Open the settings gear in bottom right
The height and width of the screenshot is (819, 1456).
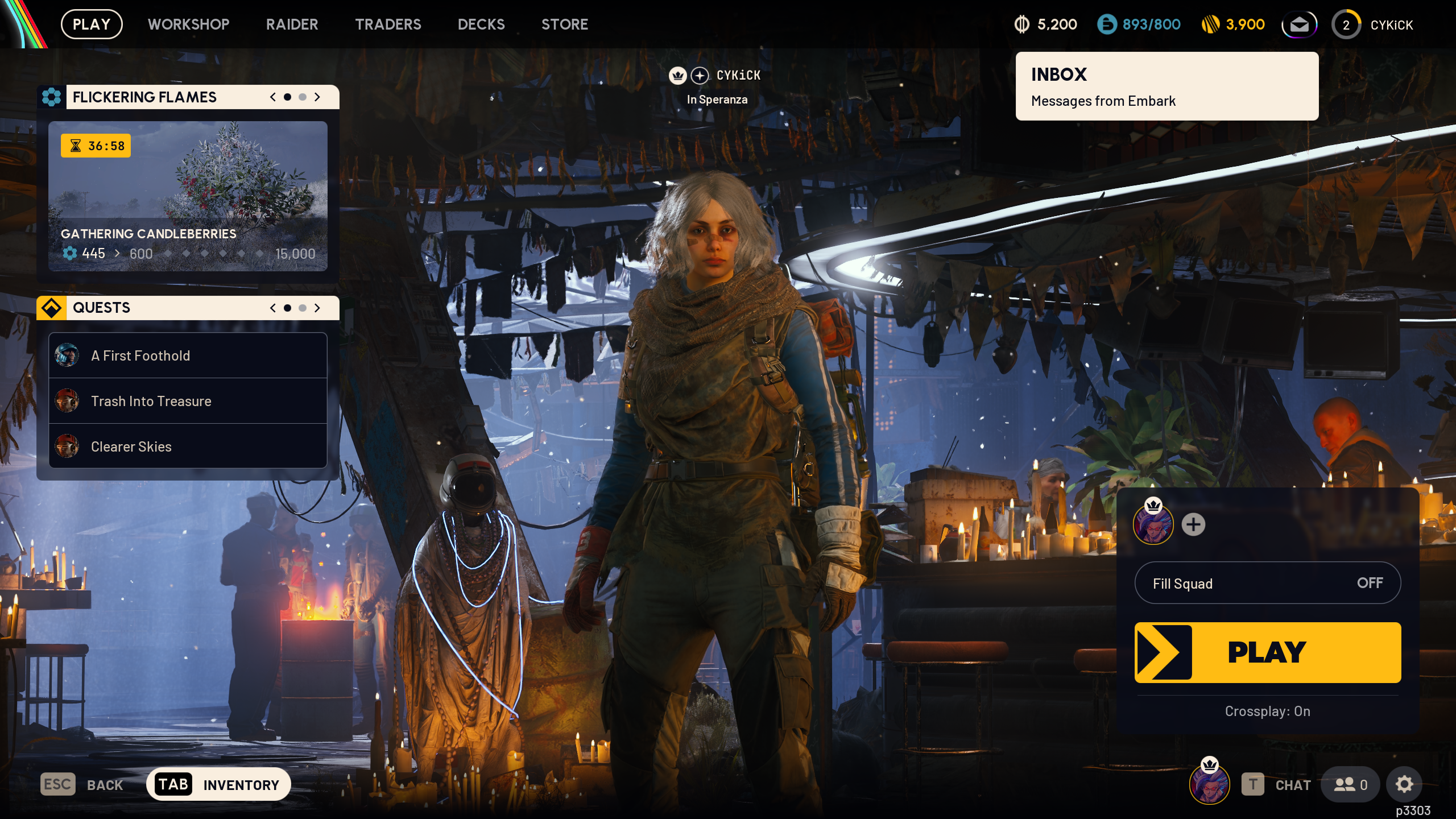1404,784
